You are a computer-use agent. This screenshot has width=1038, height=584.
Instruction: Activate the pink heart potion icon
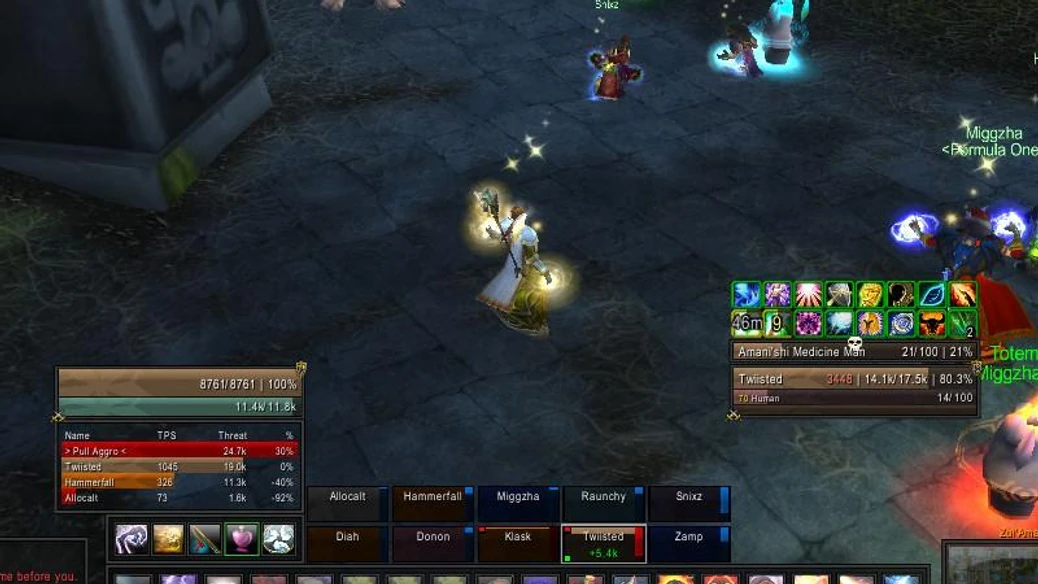tap(241, 539)
